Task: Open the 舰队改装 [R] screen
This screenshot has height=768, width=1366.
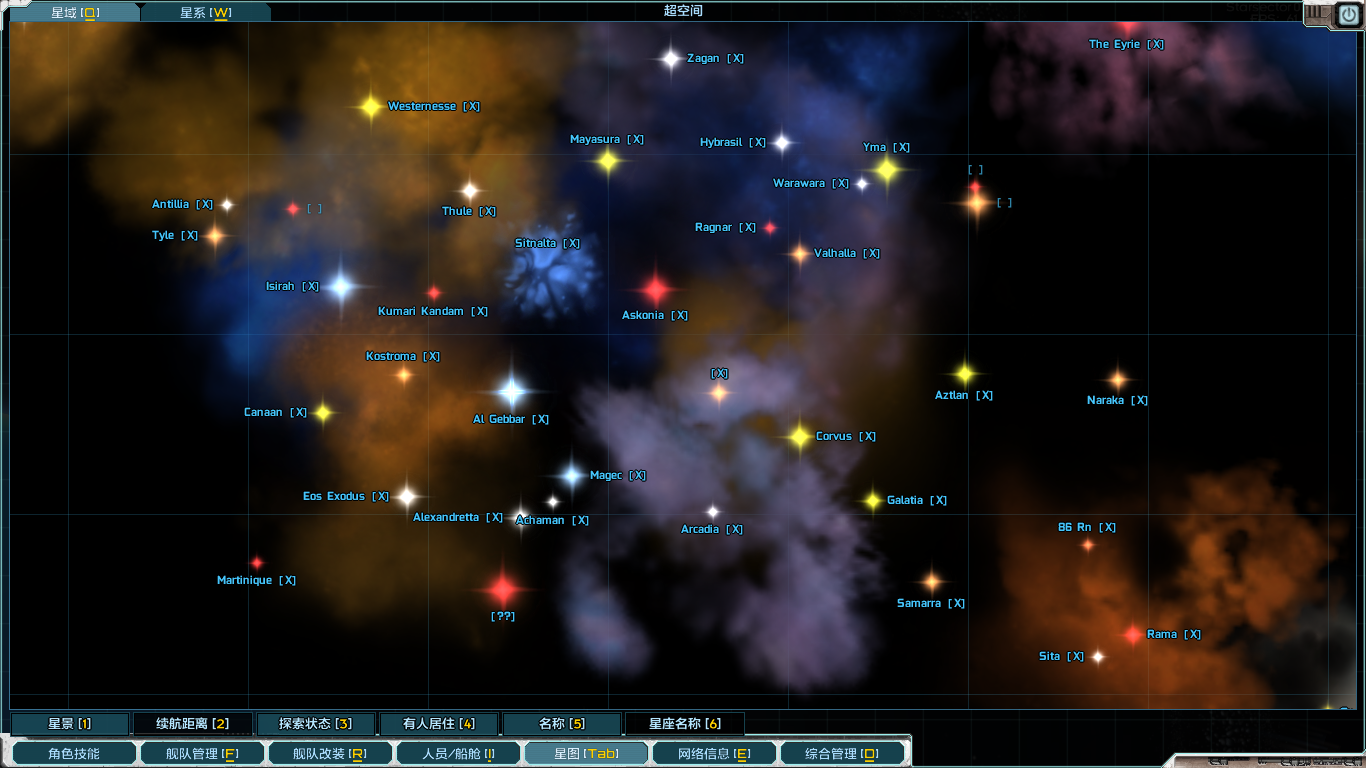Action: tap(330, 753)
